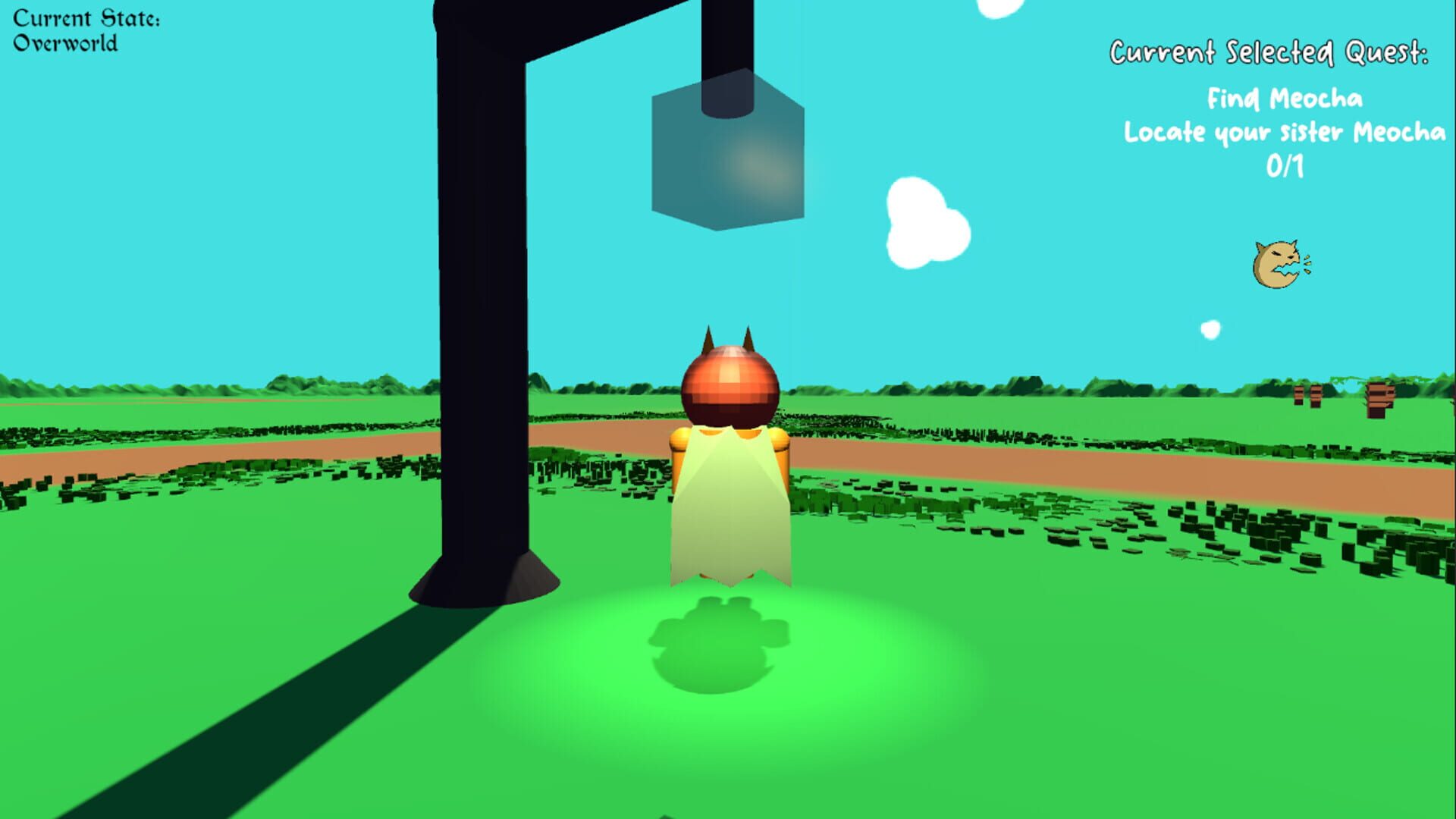
Task: Click the small white cloud below the cat icon
Action: pos(1211,330)
